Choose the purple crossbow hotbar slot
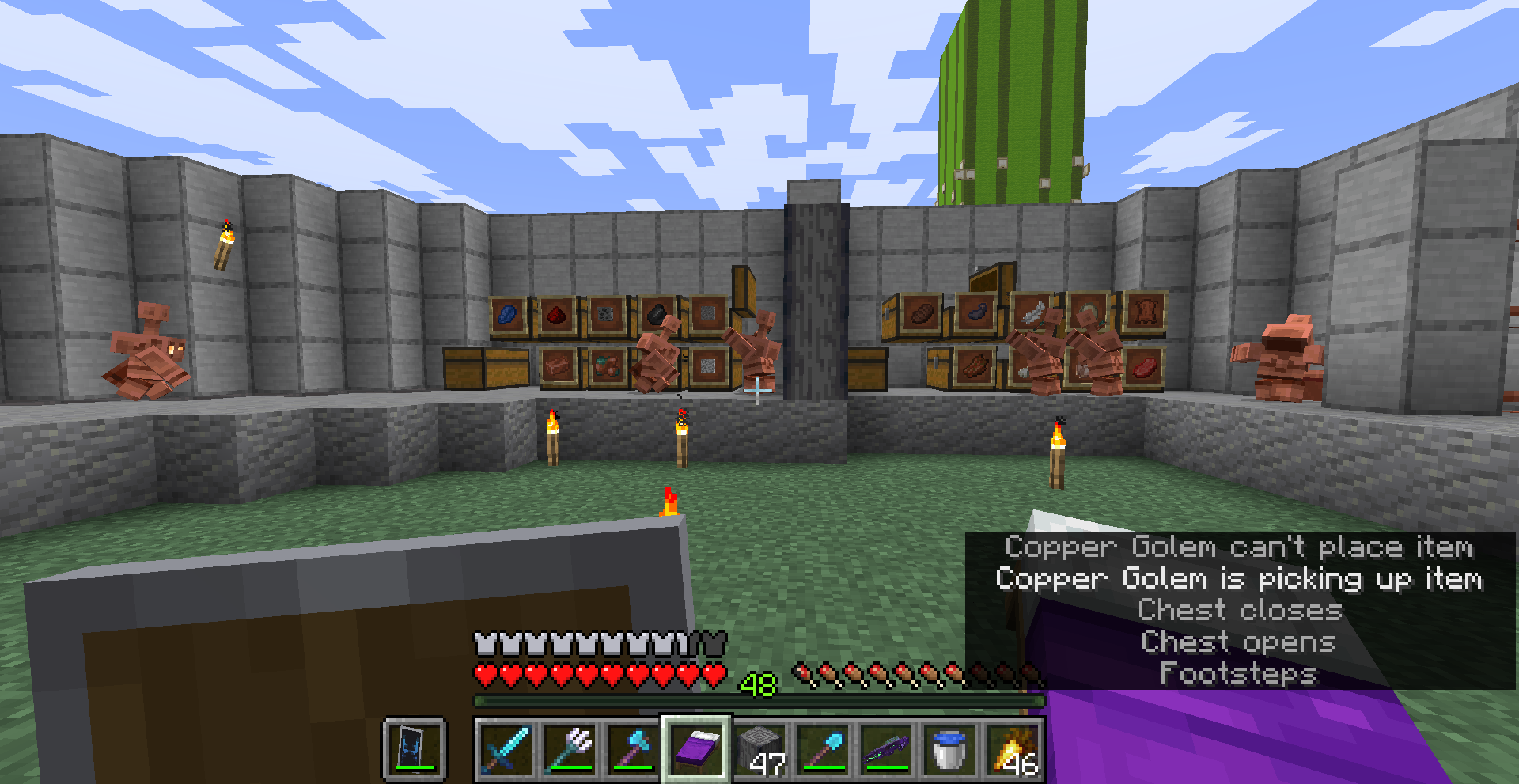1519x784 pixels. point(886,748)
